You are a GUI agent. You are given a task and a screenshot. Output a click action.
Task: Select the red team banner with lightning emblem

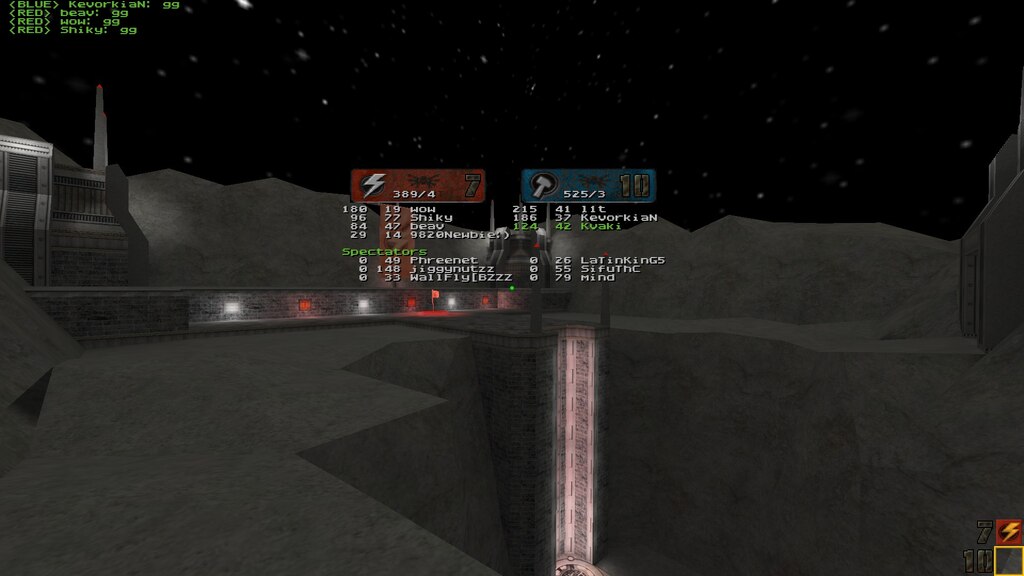pos(418,186)
